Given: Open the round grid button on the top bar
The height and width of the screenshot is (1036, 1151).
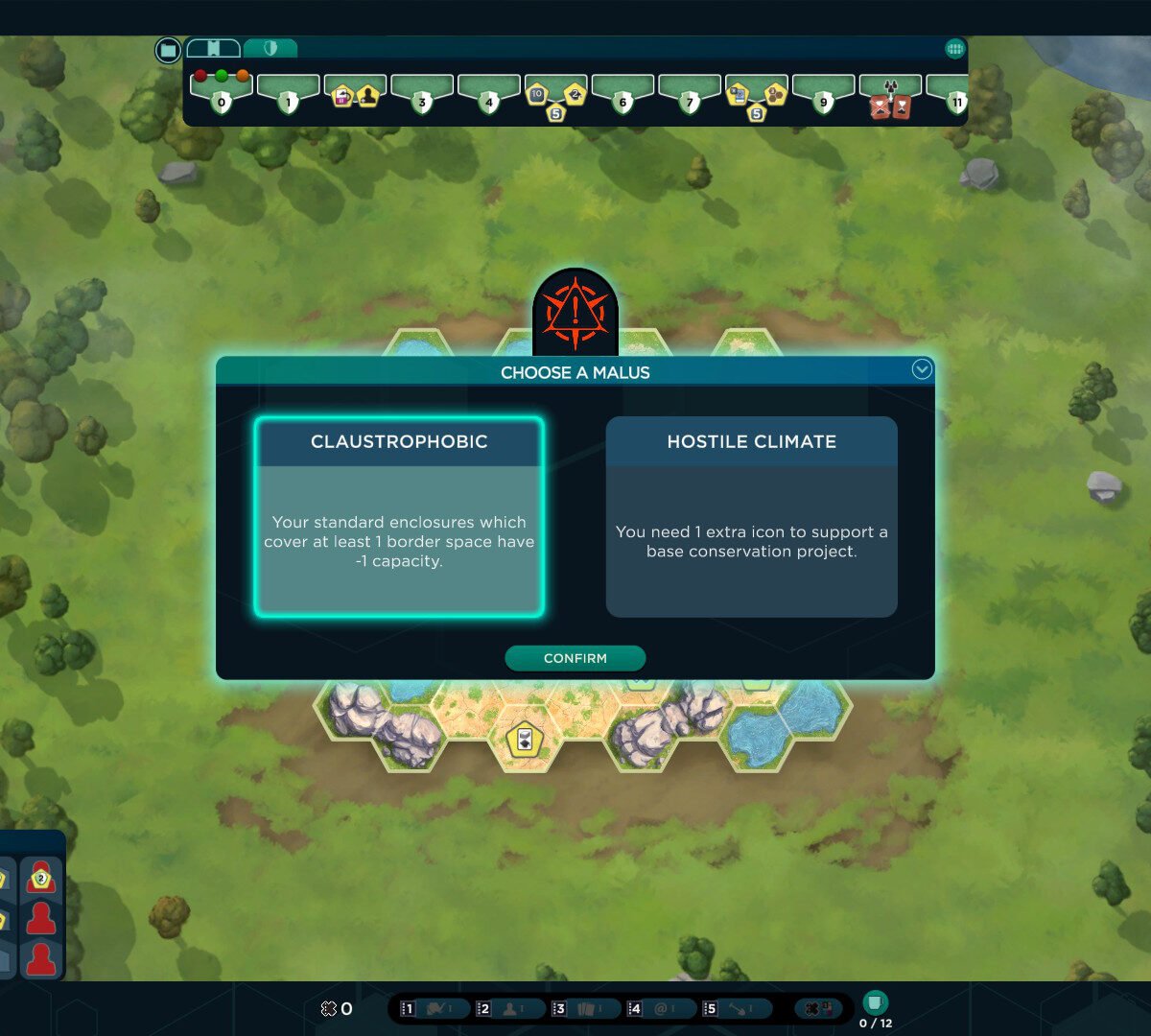Looking at the screenshot, I should click(x=954, y=49).
